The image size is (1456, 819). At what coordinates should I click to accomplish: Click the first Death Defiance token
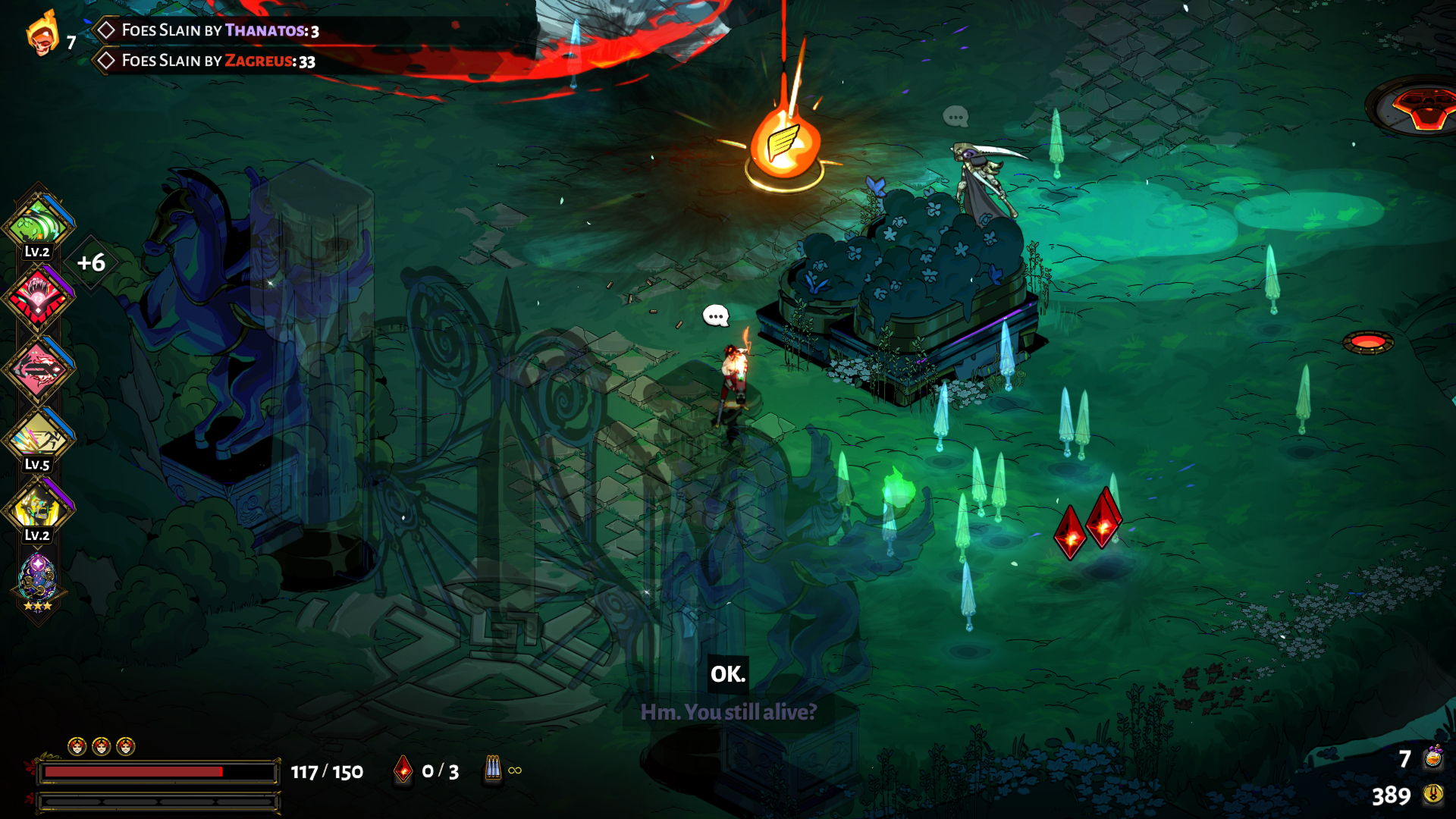coord(77,747)
